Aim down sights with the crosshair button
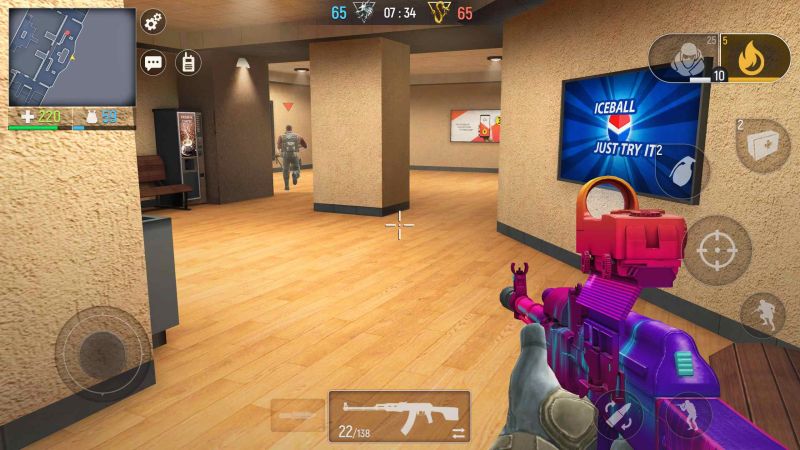The height and width of the screenshot is (450, 800). click(717, 249)
